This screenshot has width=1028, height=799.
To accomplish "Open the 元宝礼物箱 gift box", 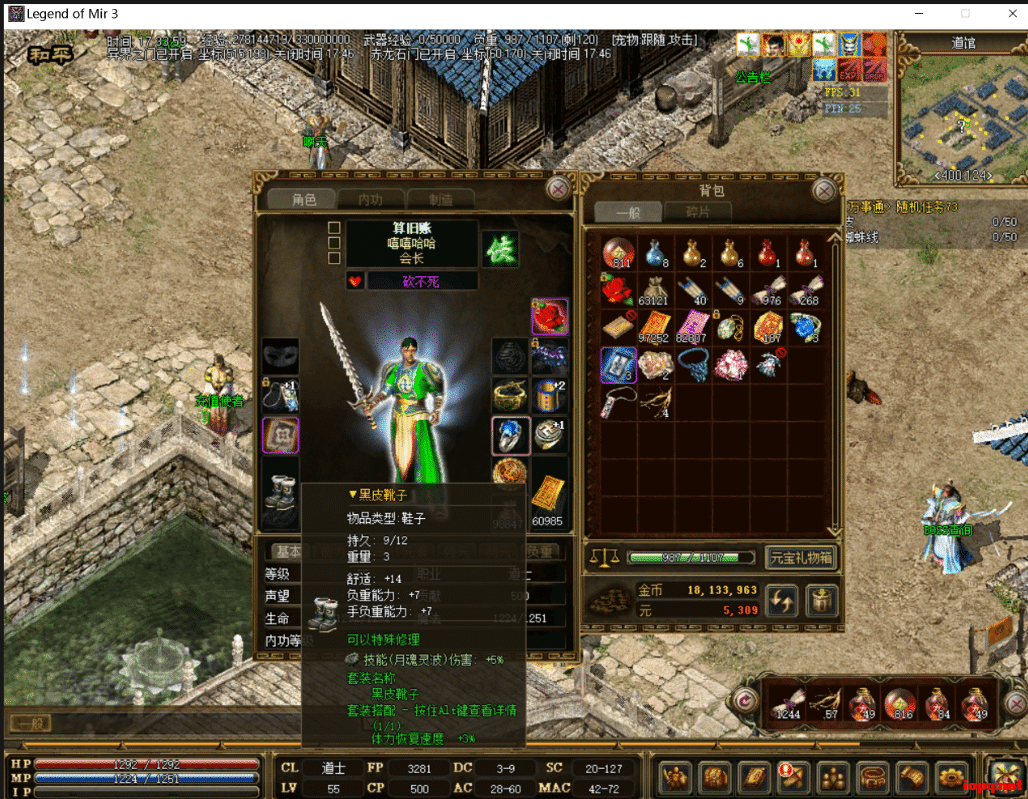I will tap(801, 557).
